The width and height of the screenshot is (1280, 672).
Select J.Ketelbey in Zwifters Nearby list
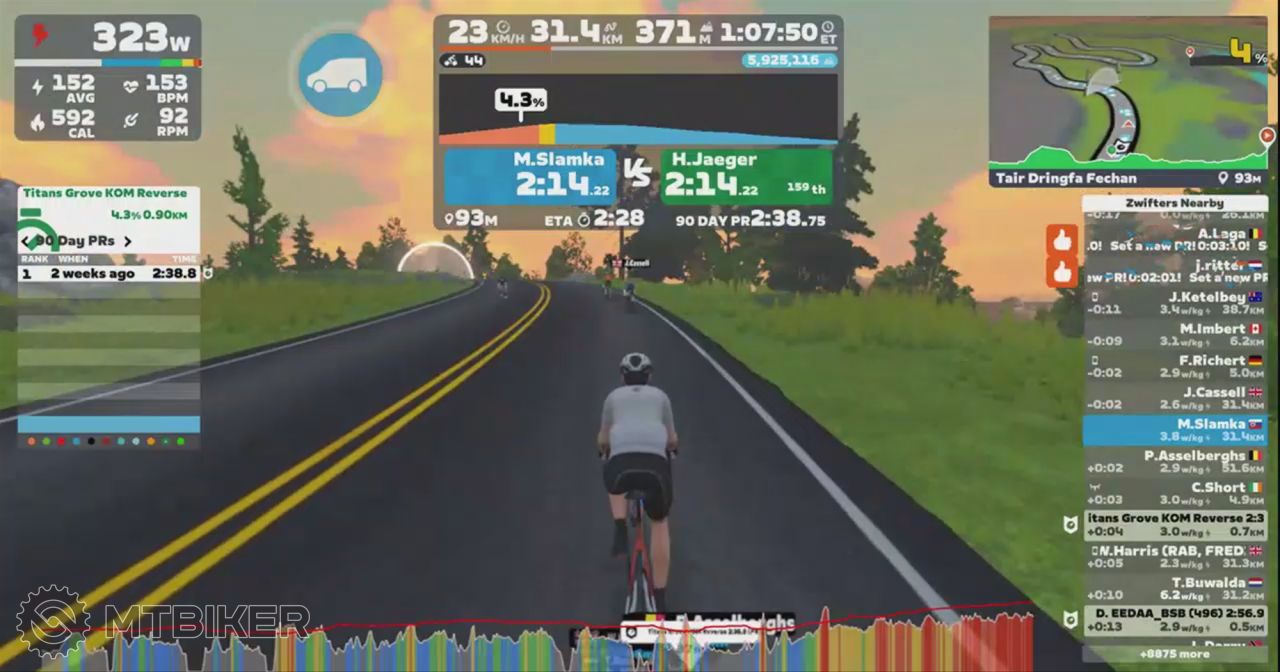(1175, 303)
